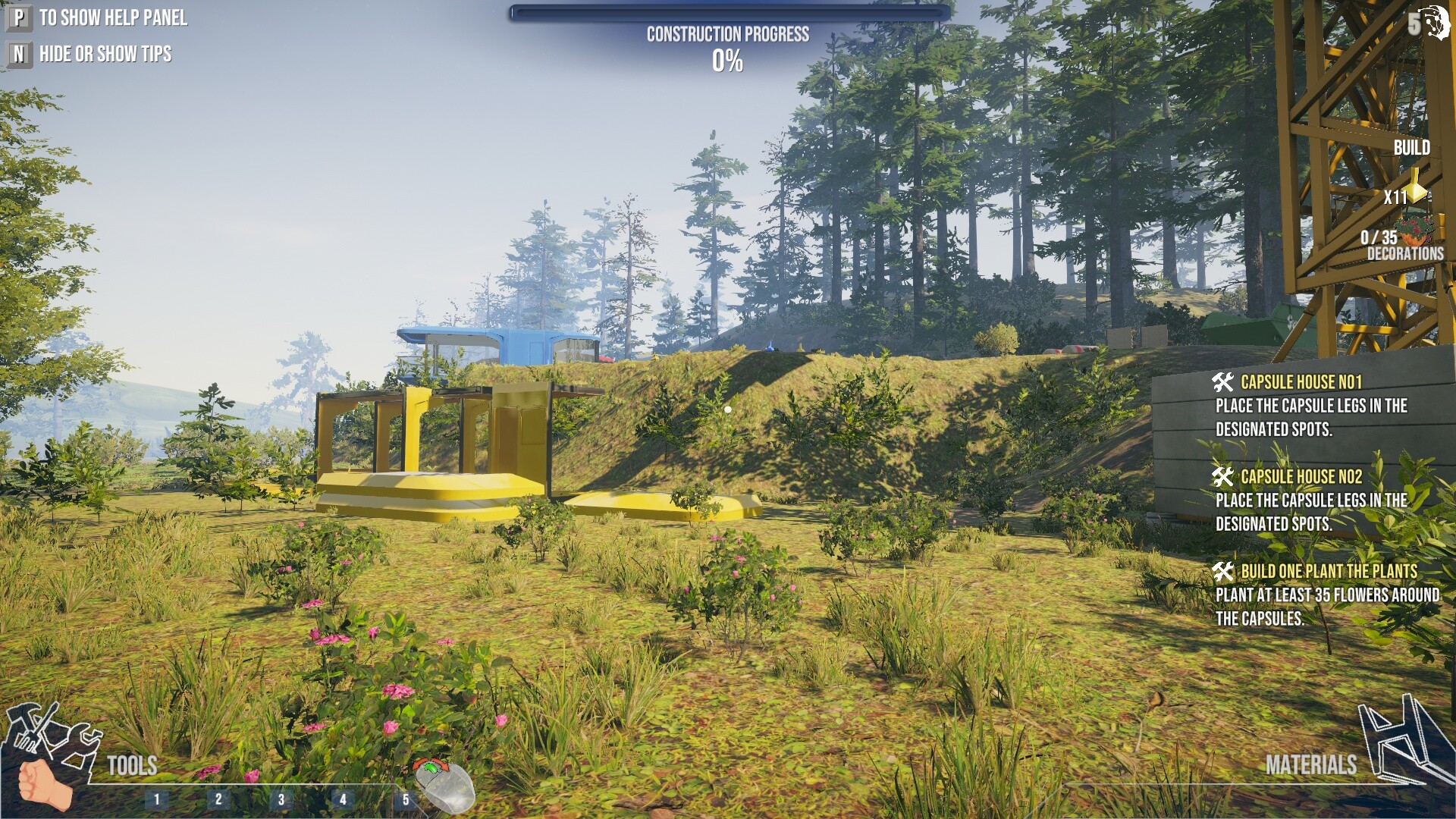Screen dimensions: 1456x819
Task: Expand the Tools hotbar panel
Action: [133, 765]
